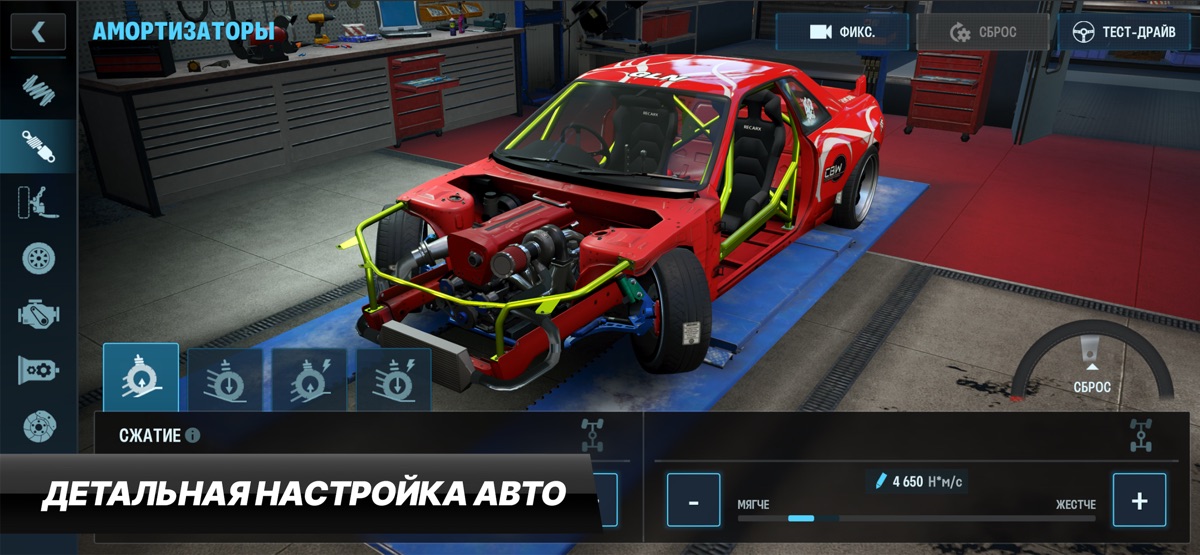1200x555 pixels.
Task: Select the shock absorbers category
Action: click(38, 146)
